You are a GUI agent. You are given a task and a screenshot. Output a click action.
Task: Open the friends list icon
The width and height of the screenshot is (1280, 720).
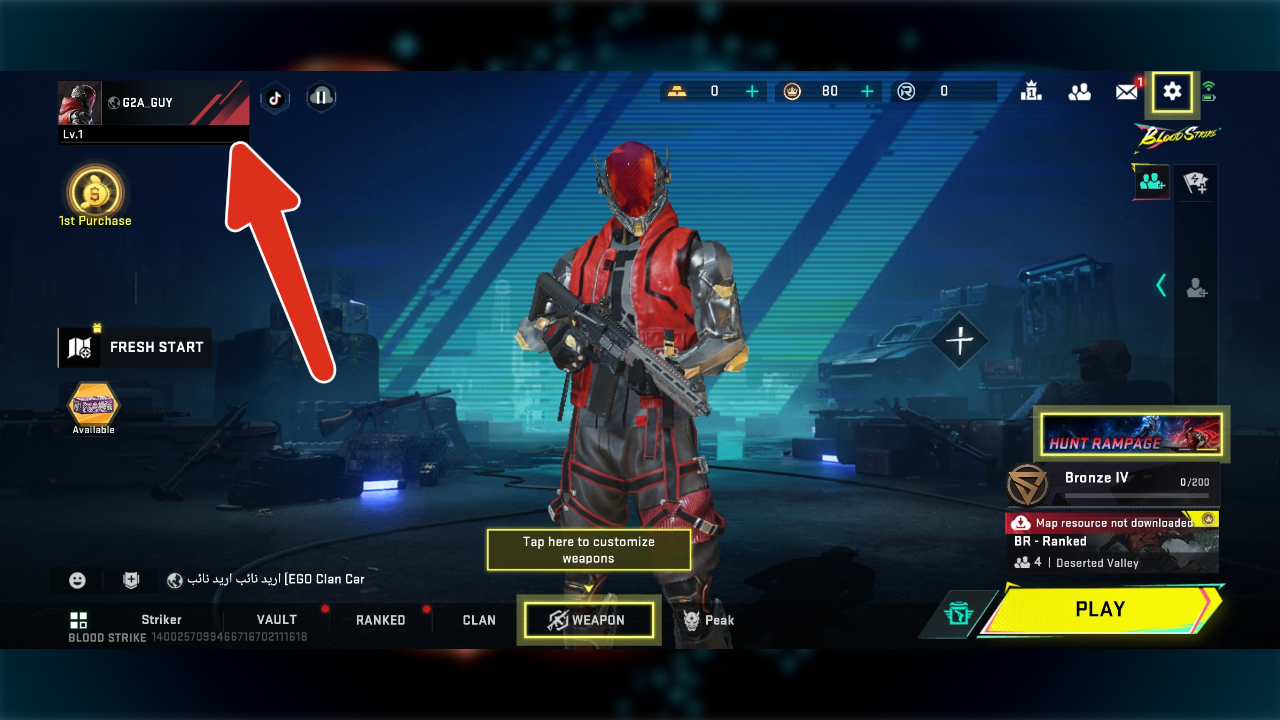click(x=1079, y=92)
